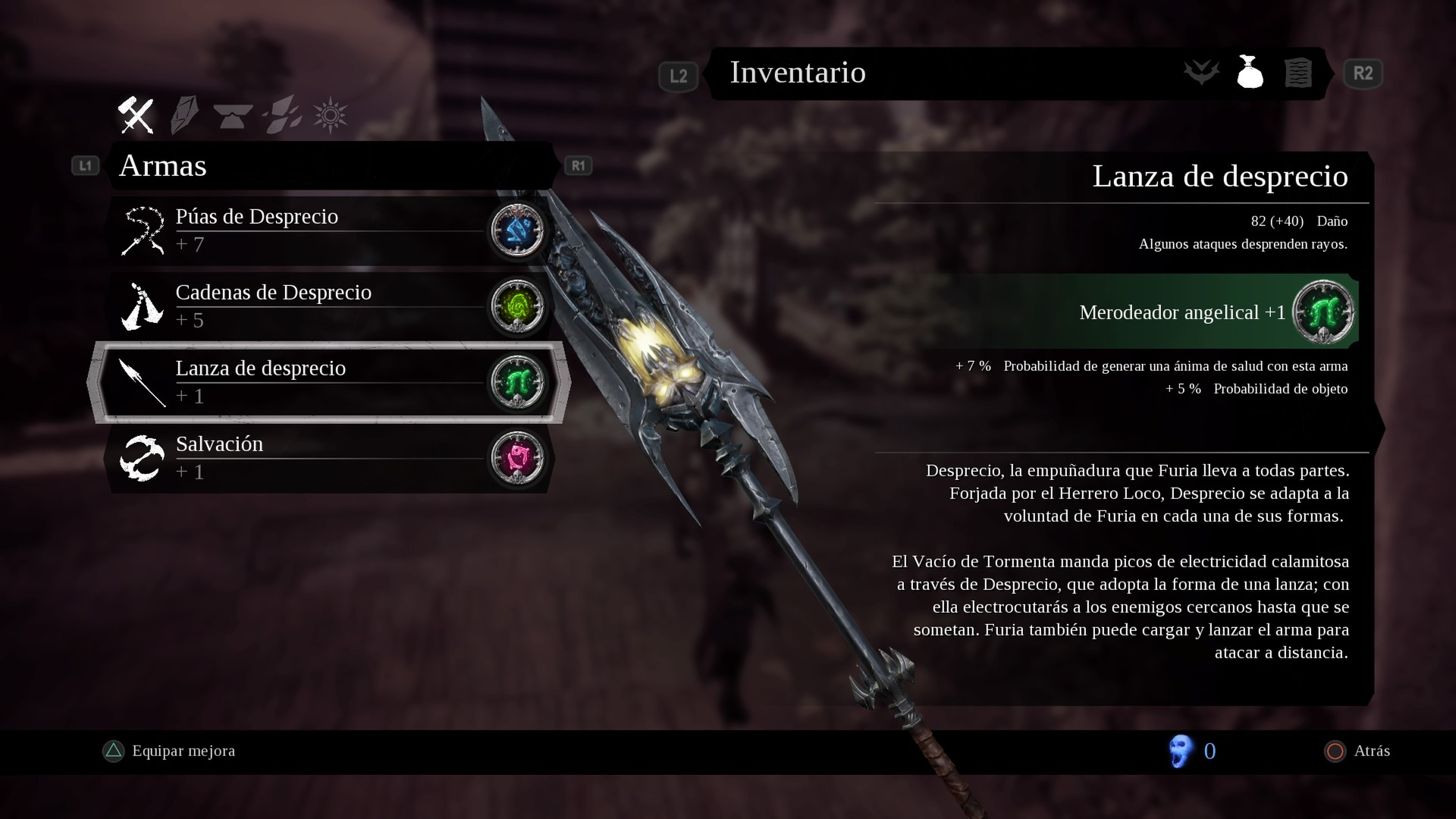Open the winged emblem tab
Image resolution: width=1456 pixels, height=819 pixels.
tap(1202, 74)
